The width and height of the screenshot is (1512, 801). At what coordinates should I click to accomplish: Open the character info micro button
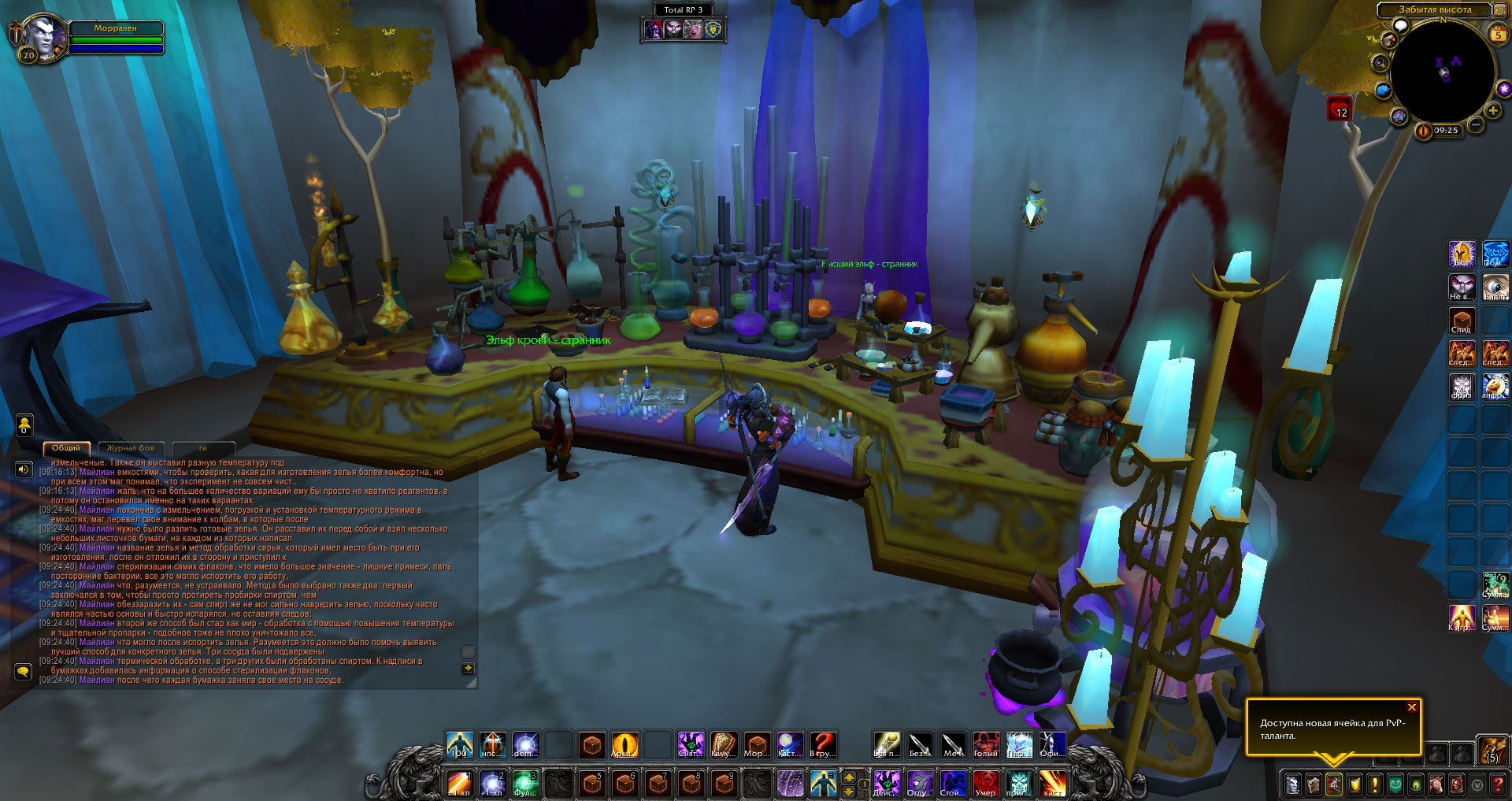pos(1293,784)
